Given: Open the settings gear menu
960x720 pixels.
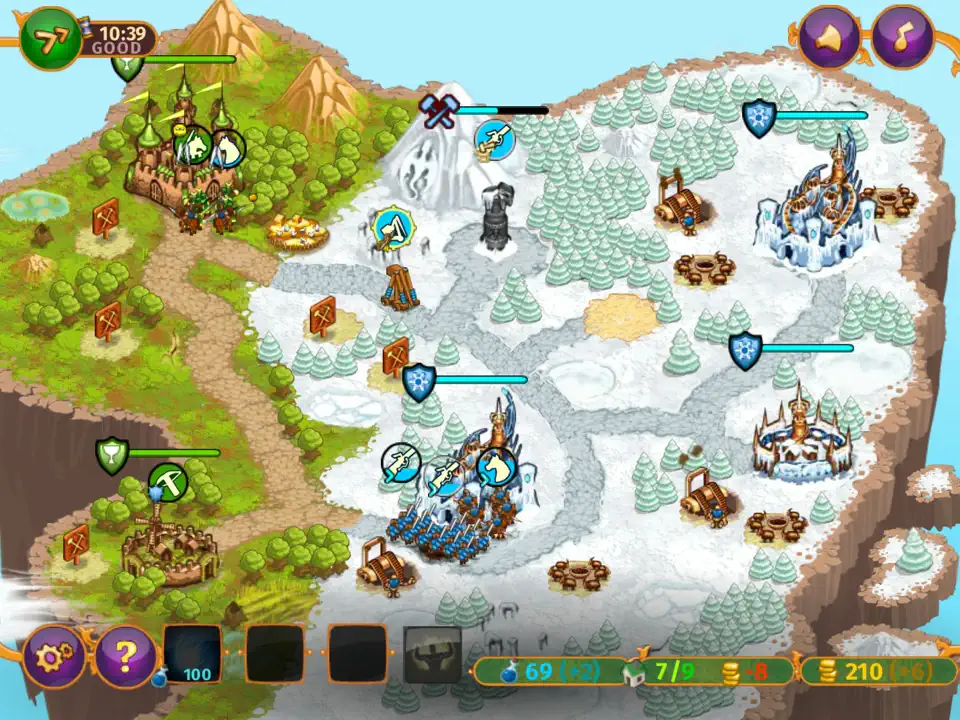Looking at the screenshot, I should click(x=52, y=656).
